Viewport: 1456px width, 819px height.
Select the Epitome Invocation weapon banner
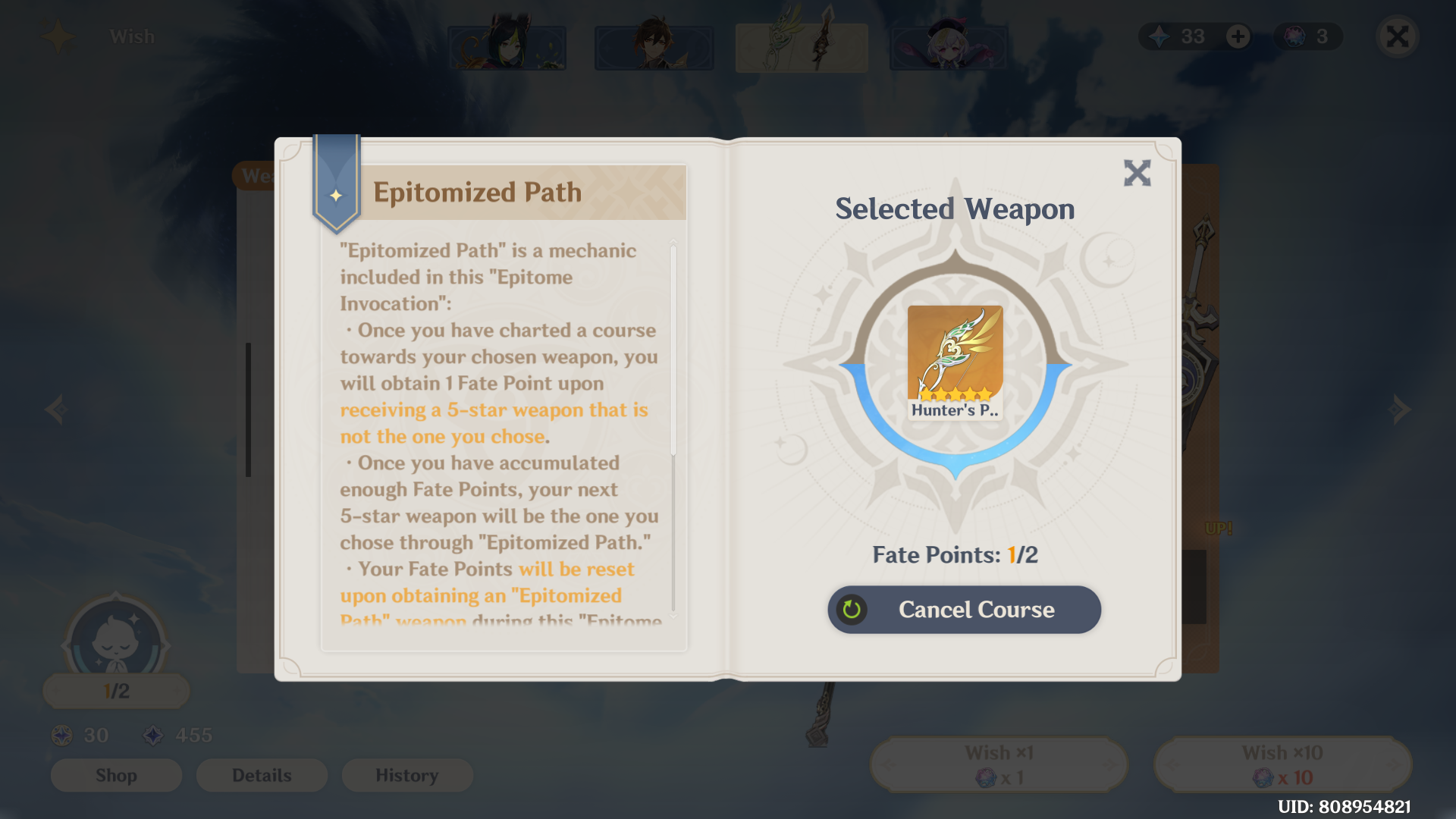coord(801,47)
